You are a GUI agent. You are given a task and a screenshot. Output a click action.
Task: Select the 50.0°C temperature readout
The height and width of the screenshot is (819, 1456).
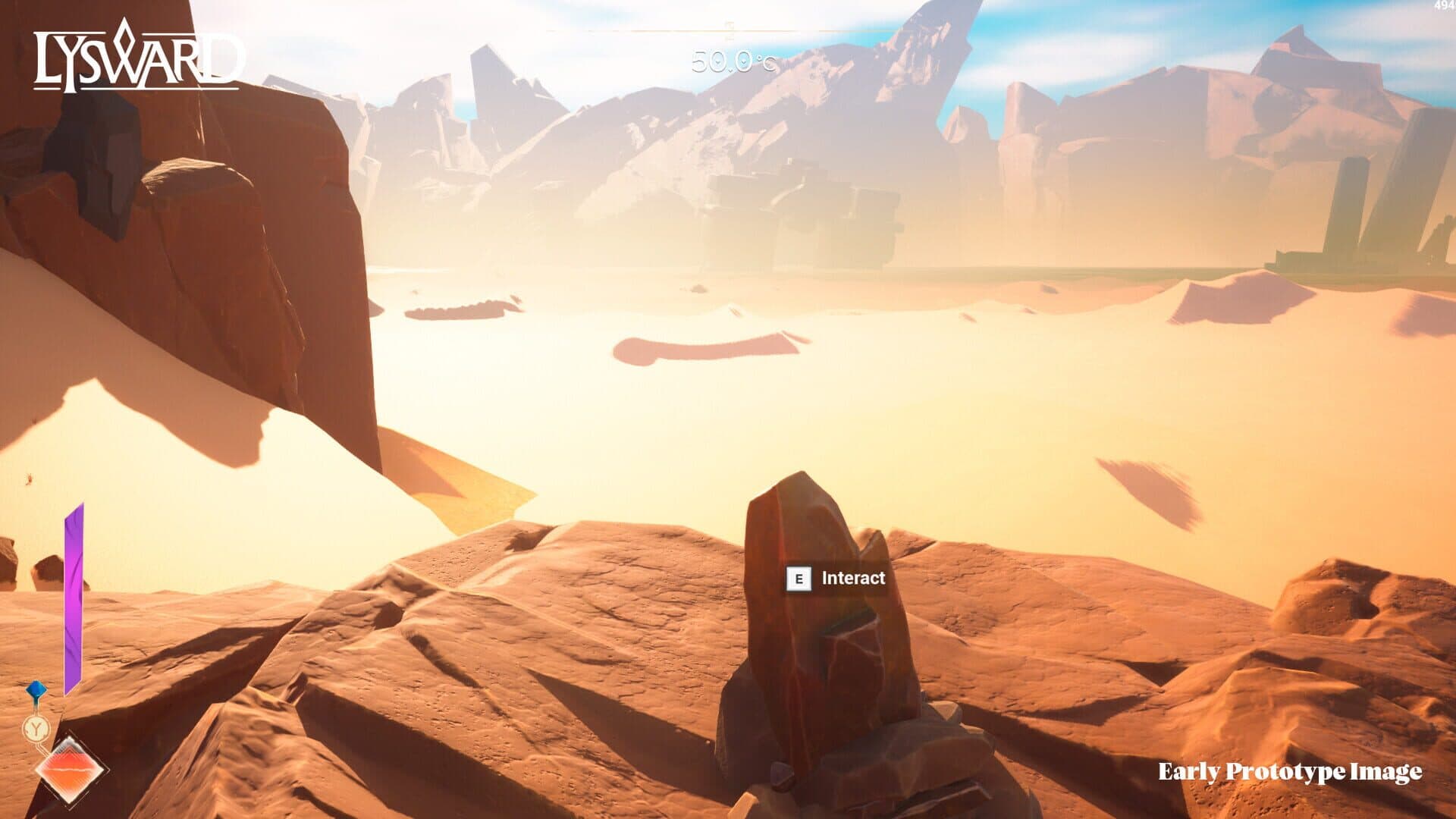tap(730, 61)
